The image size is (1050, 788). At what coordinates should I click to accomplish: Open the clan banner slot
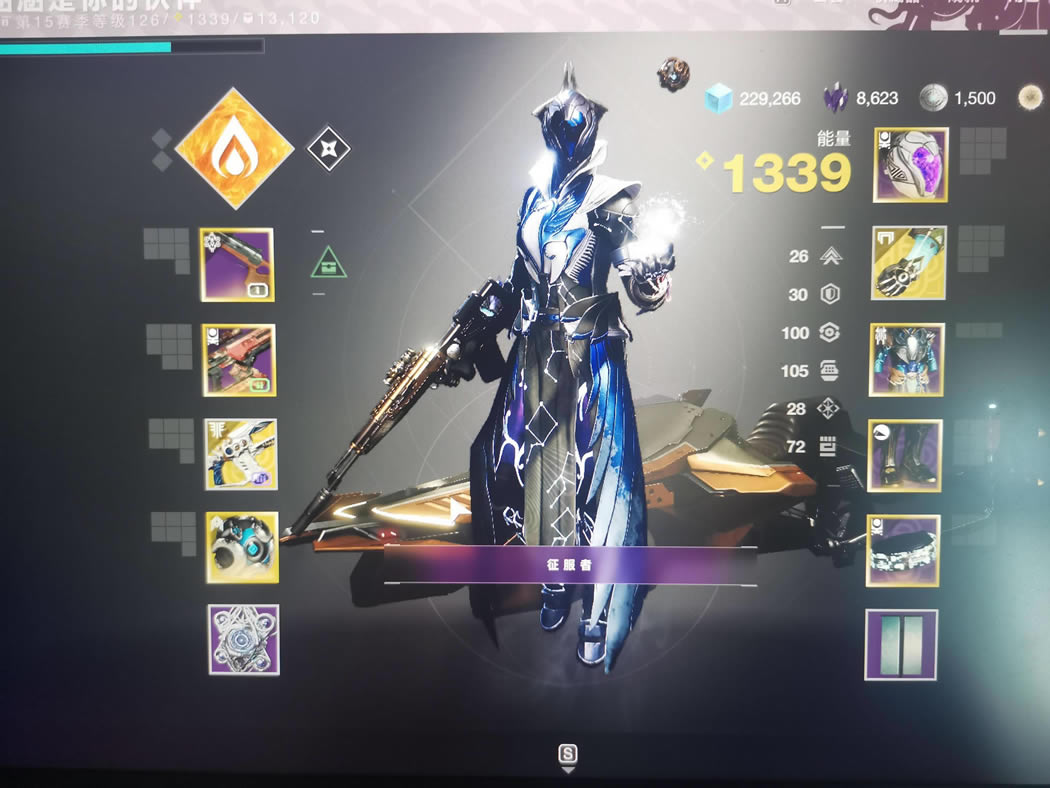point(901,644)
